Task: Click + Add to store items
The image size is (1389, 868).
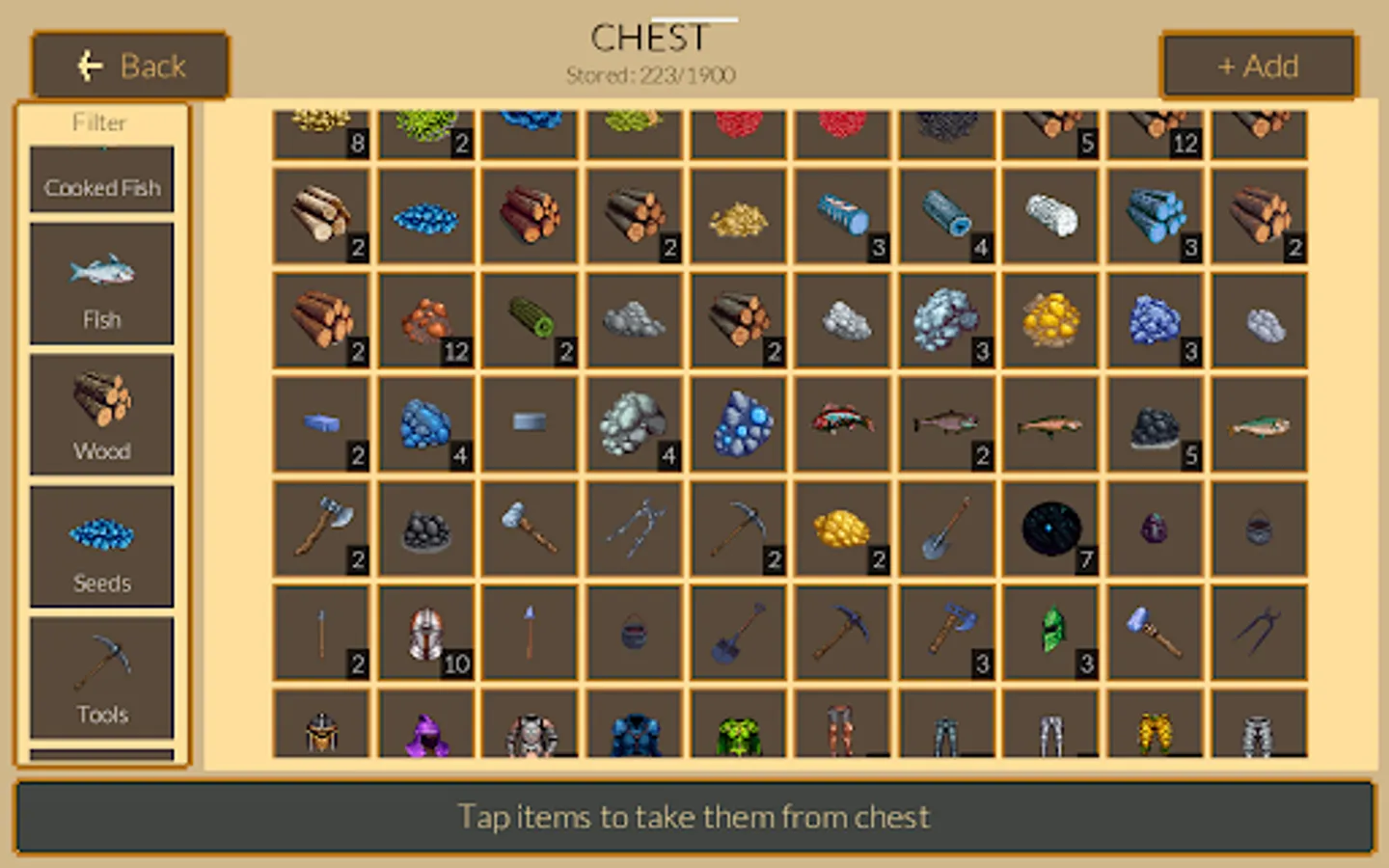Action: pos(1258,66)
